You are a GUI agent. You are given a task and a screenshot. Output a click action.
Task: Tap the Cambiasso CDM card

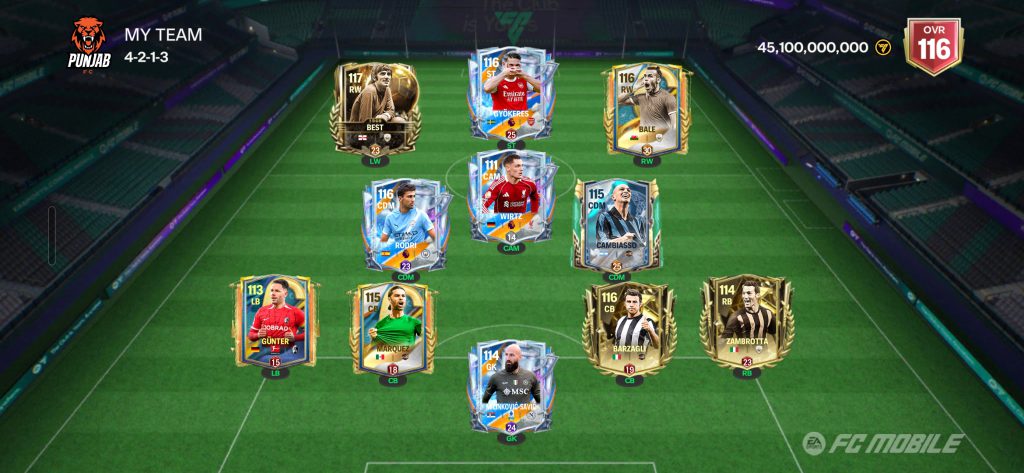[x=616, y=225]
